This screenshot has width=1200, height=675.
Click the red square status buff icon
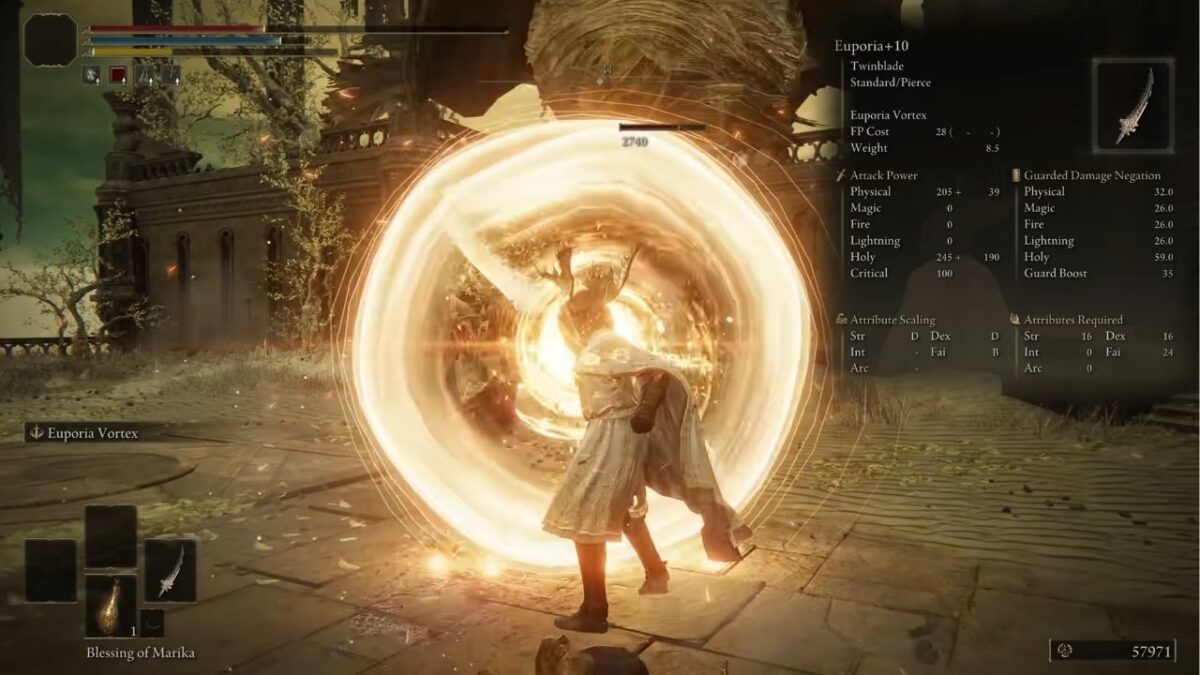coord(118,74)
